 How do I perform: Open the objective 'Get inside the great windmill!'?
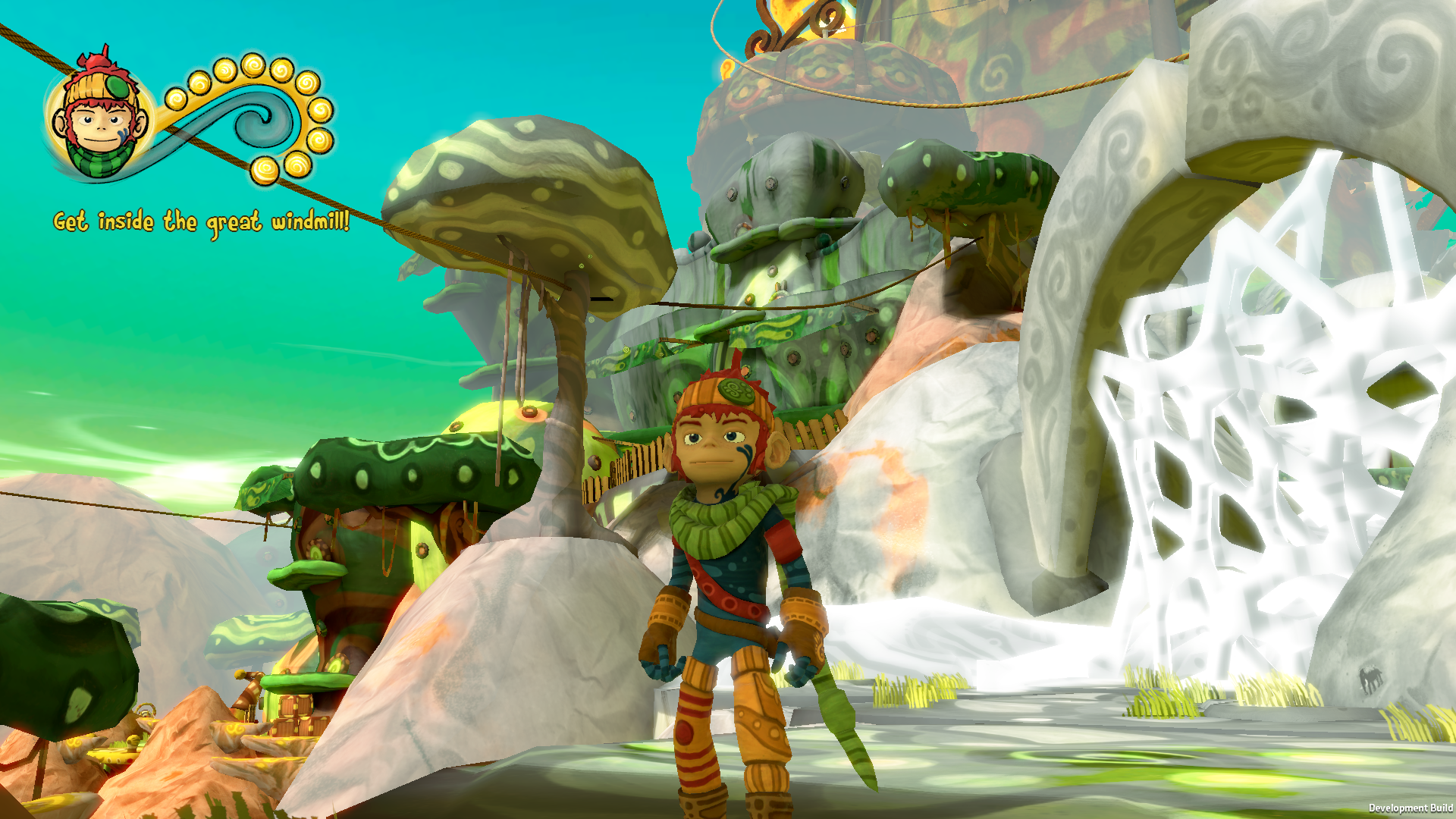click(x=201, y=221)
